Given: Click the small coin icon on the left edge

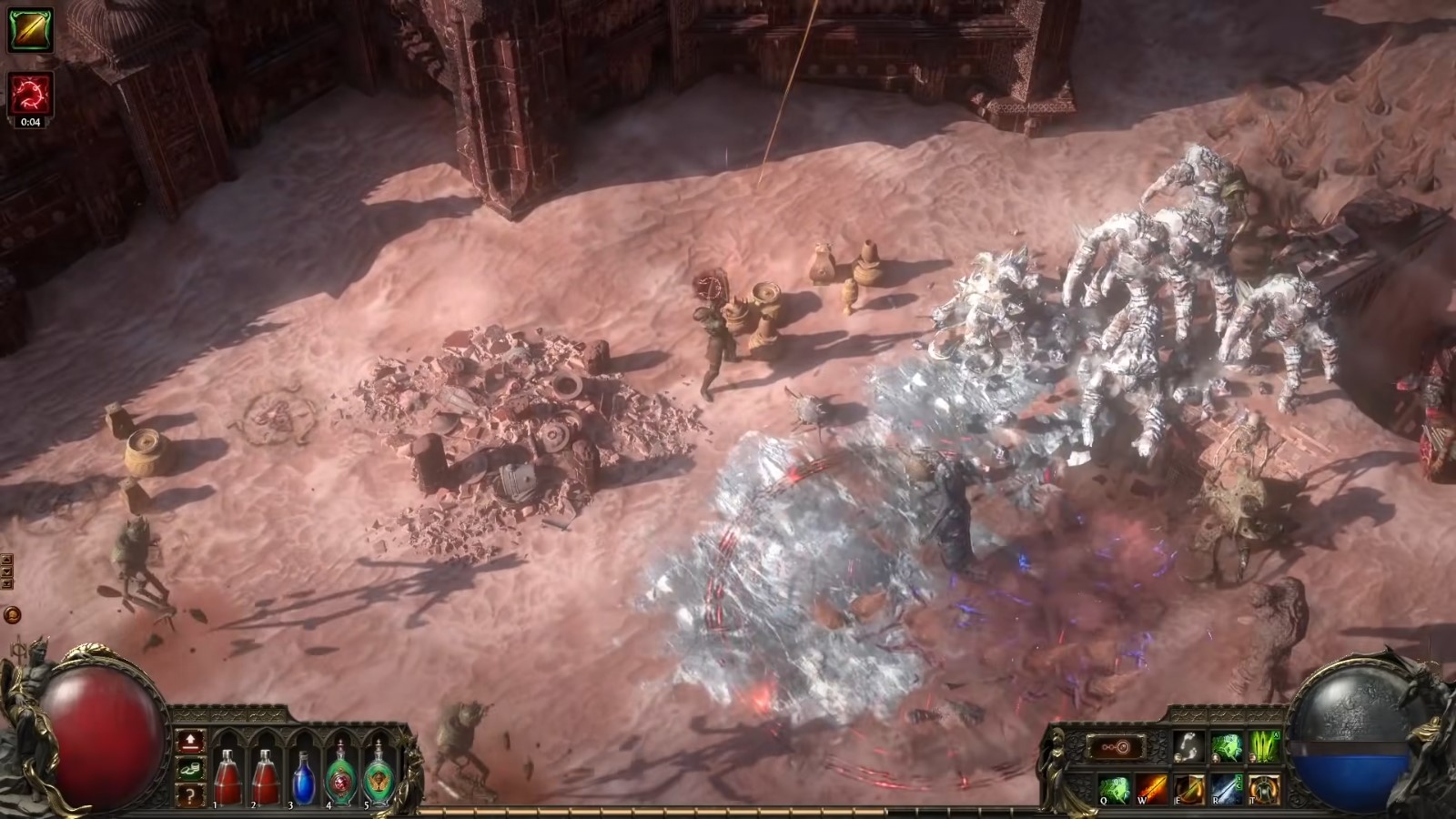Looking at the screenshot, I should pyautogui.click(x=11, y=615).
